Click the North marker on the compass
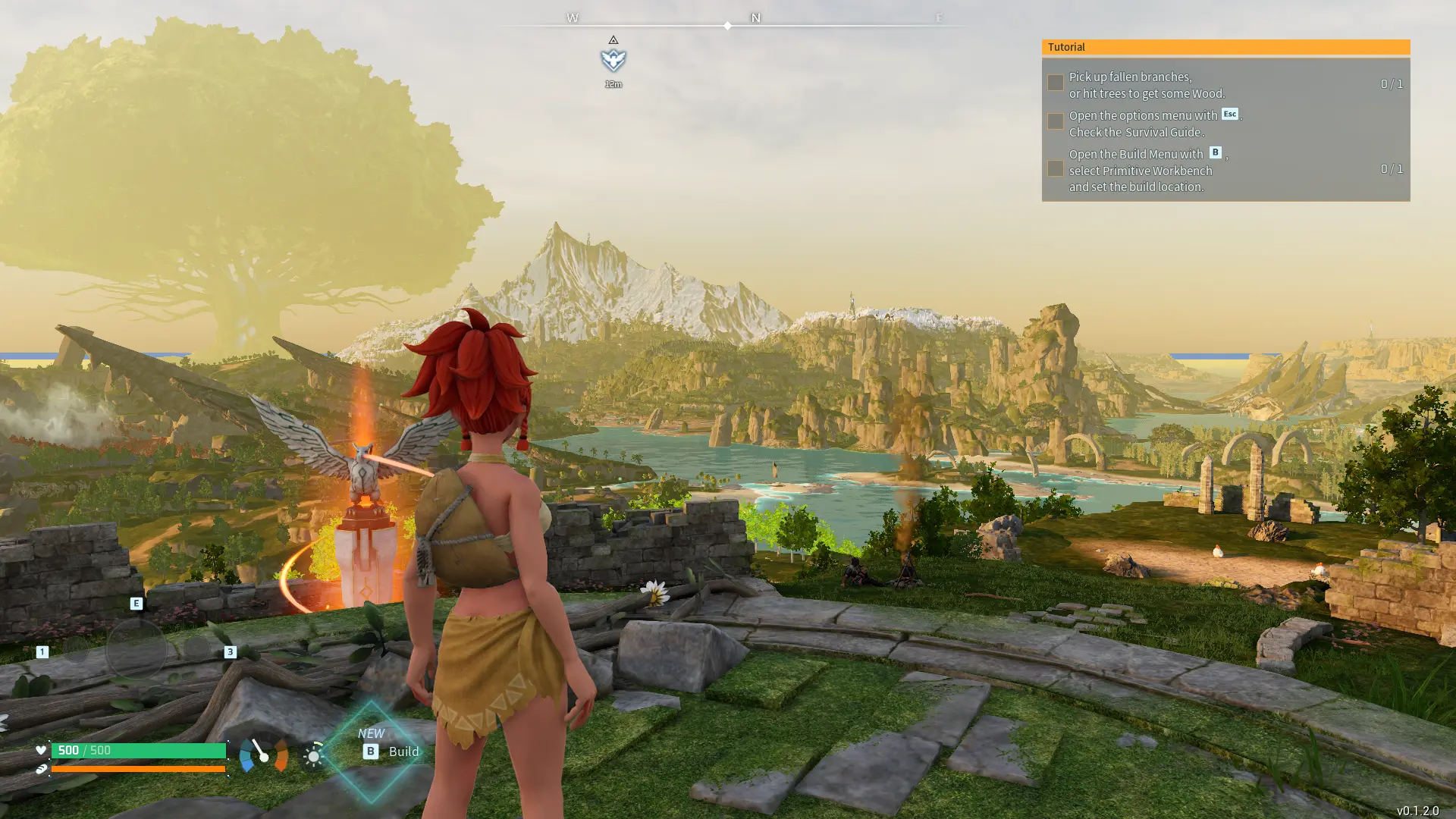This screenshot has width=1456, height=819. click(755, 17)
